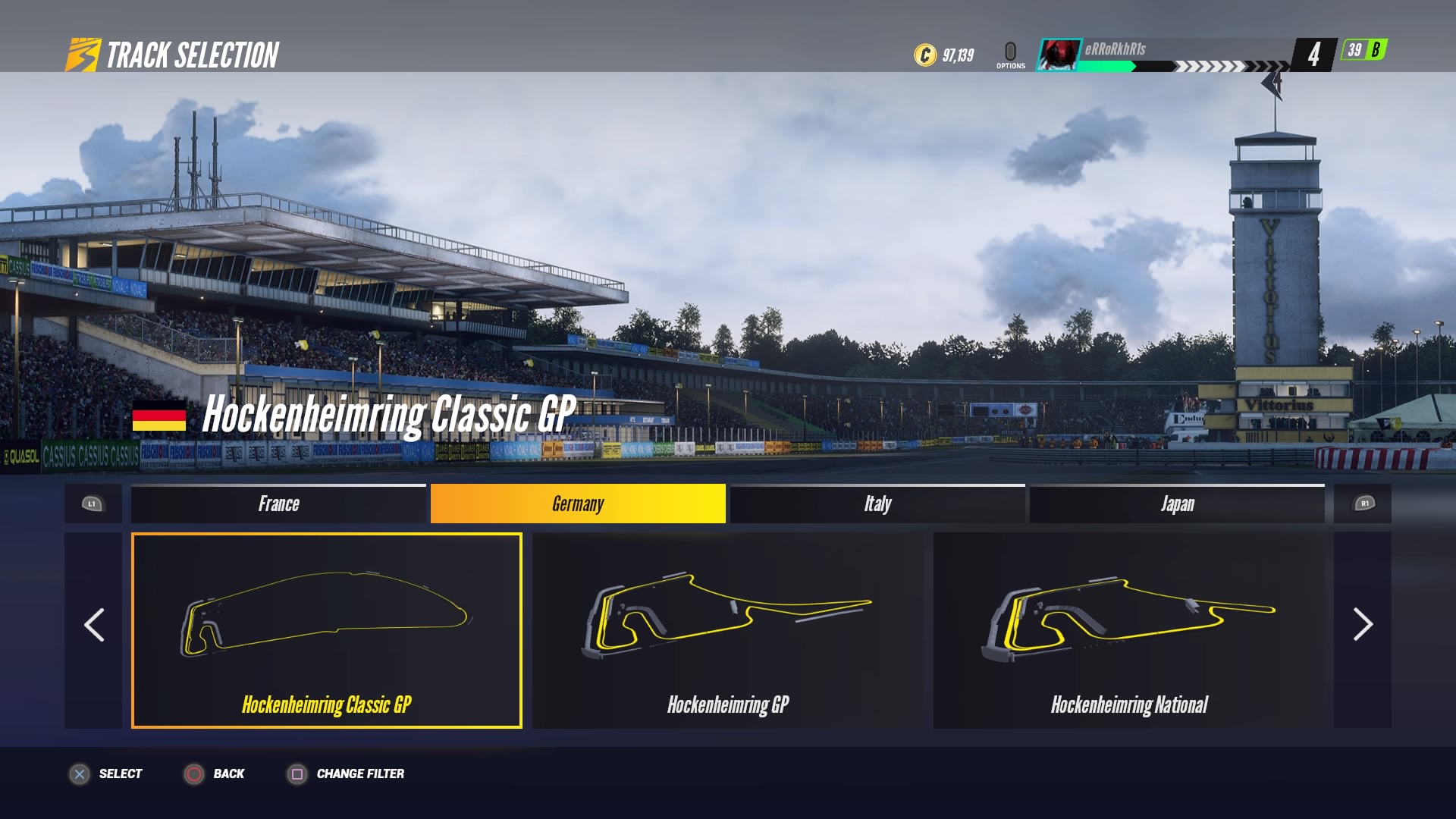This screenshot has height=819, width=1456.
Task: Click the L1 shoulder button icon
Action: 93,504
